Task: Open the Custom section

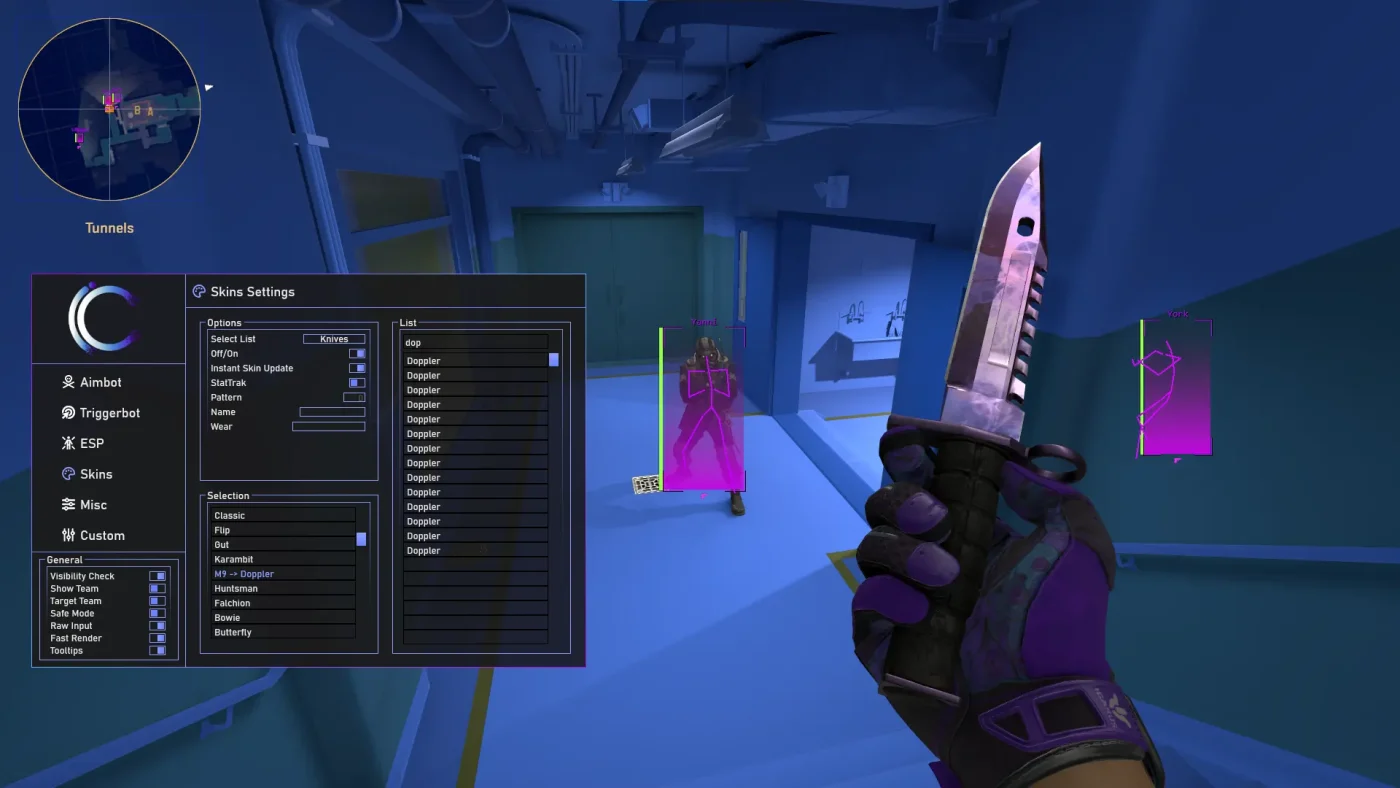Action: [x=100, y=535]
